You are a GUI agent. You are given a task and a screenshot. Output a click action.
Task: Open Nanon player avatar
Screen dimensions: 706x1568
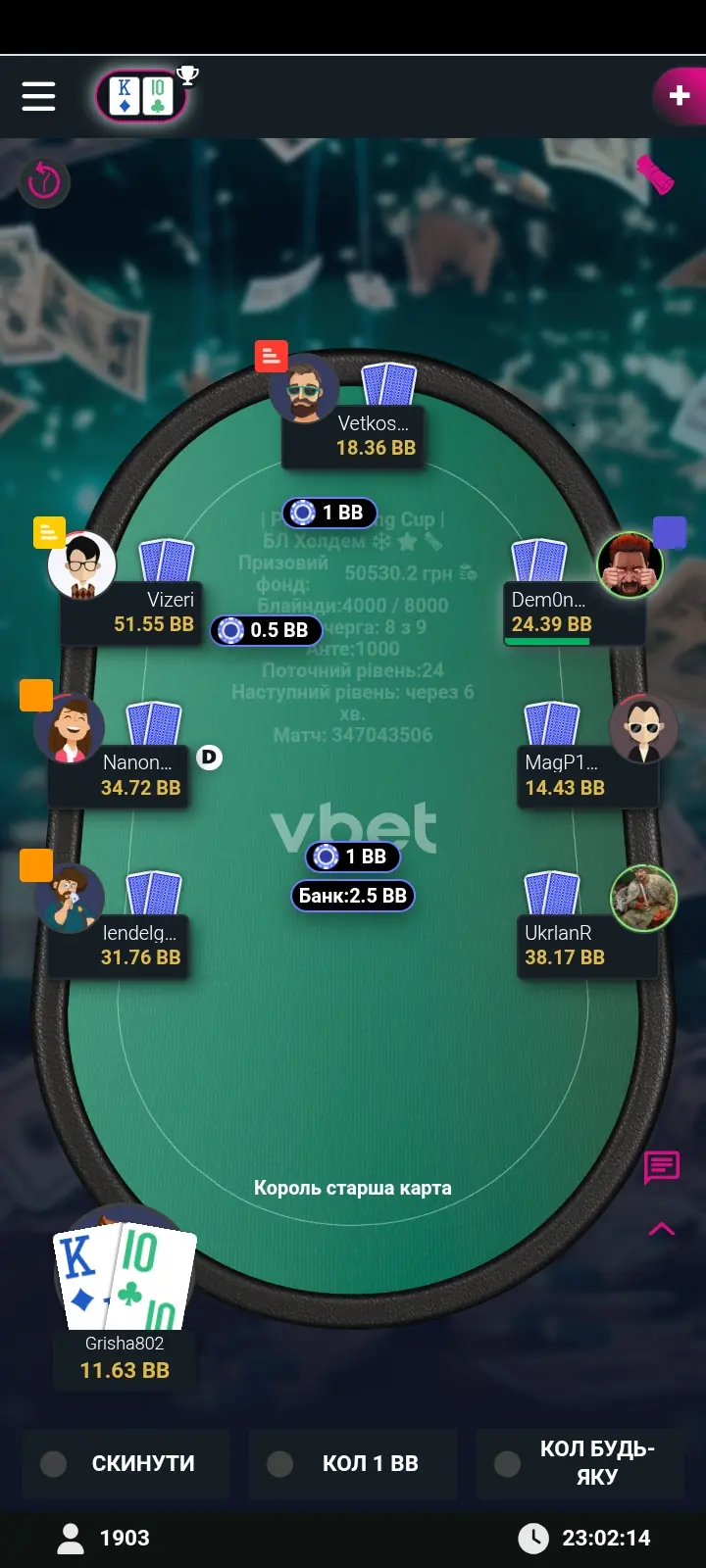(70, 729)
